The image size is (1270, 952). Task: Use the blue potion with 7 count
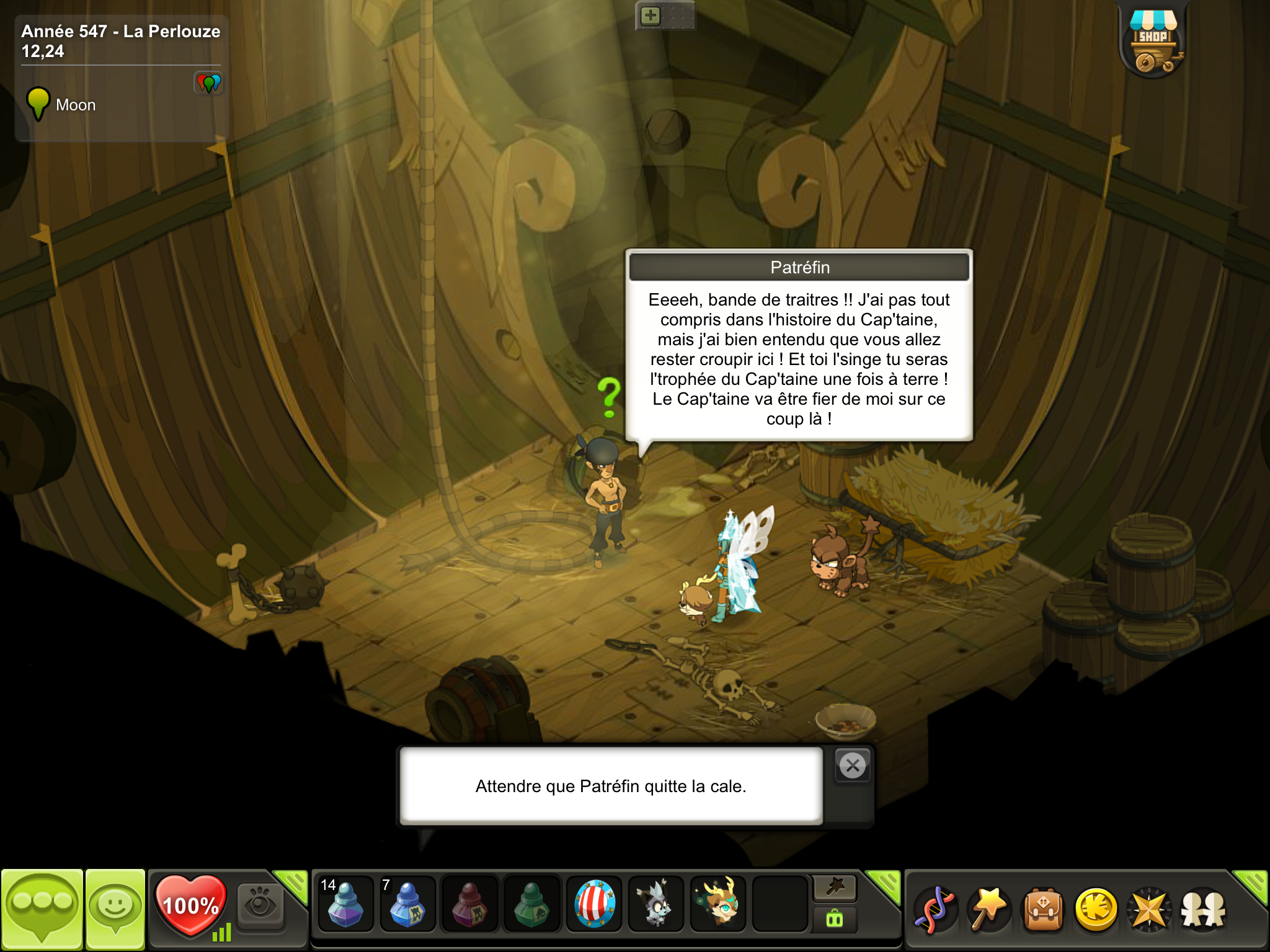[x=407, y=904]
